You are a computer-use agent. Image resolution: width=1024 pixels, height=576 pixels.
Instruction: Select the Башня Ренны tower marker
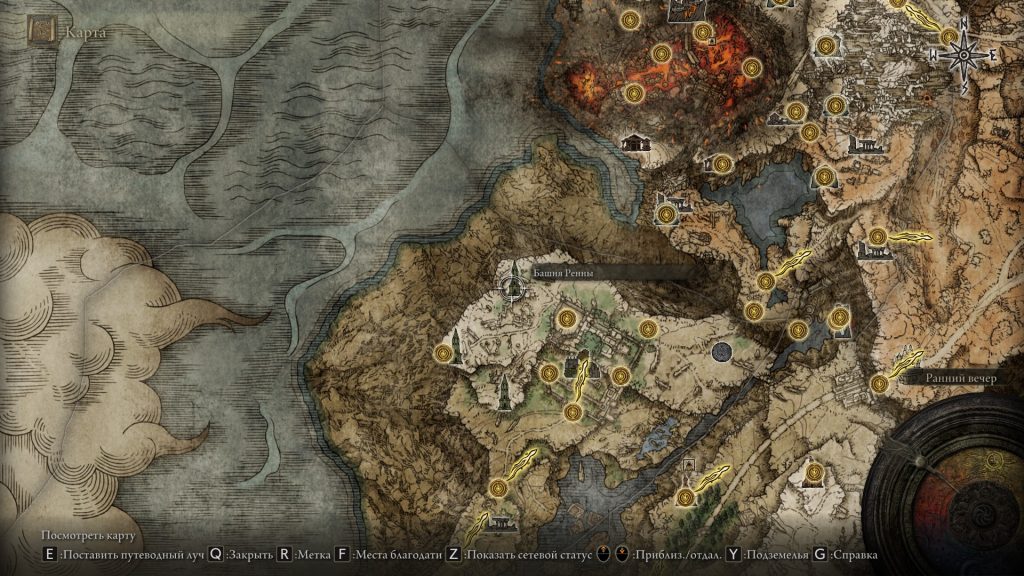514,284
